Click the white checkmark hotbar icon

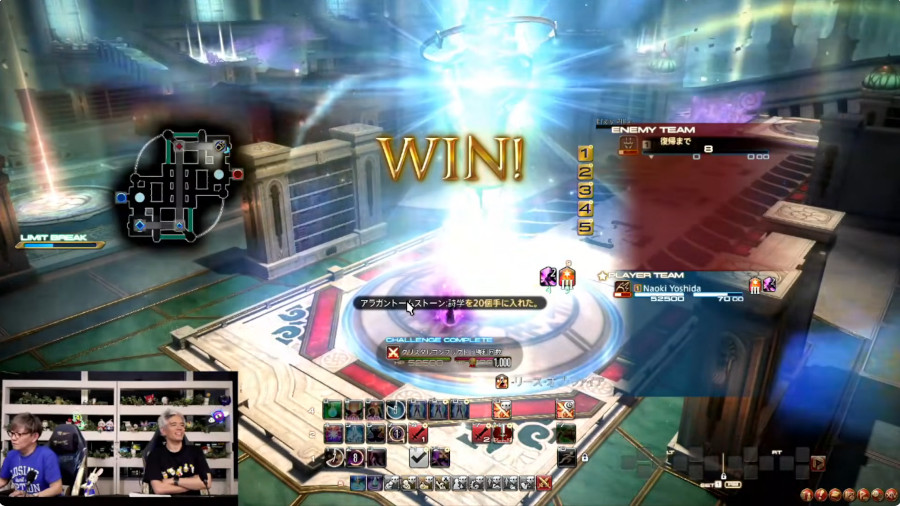419,457
